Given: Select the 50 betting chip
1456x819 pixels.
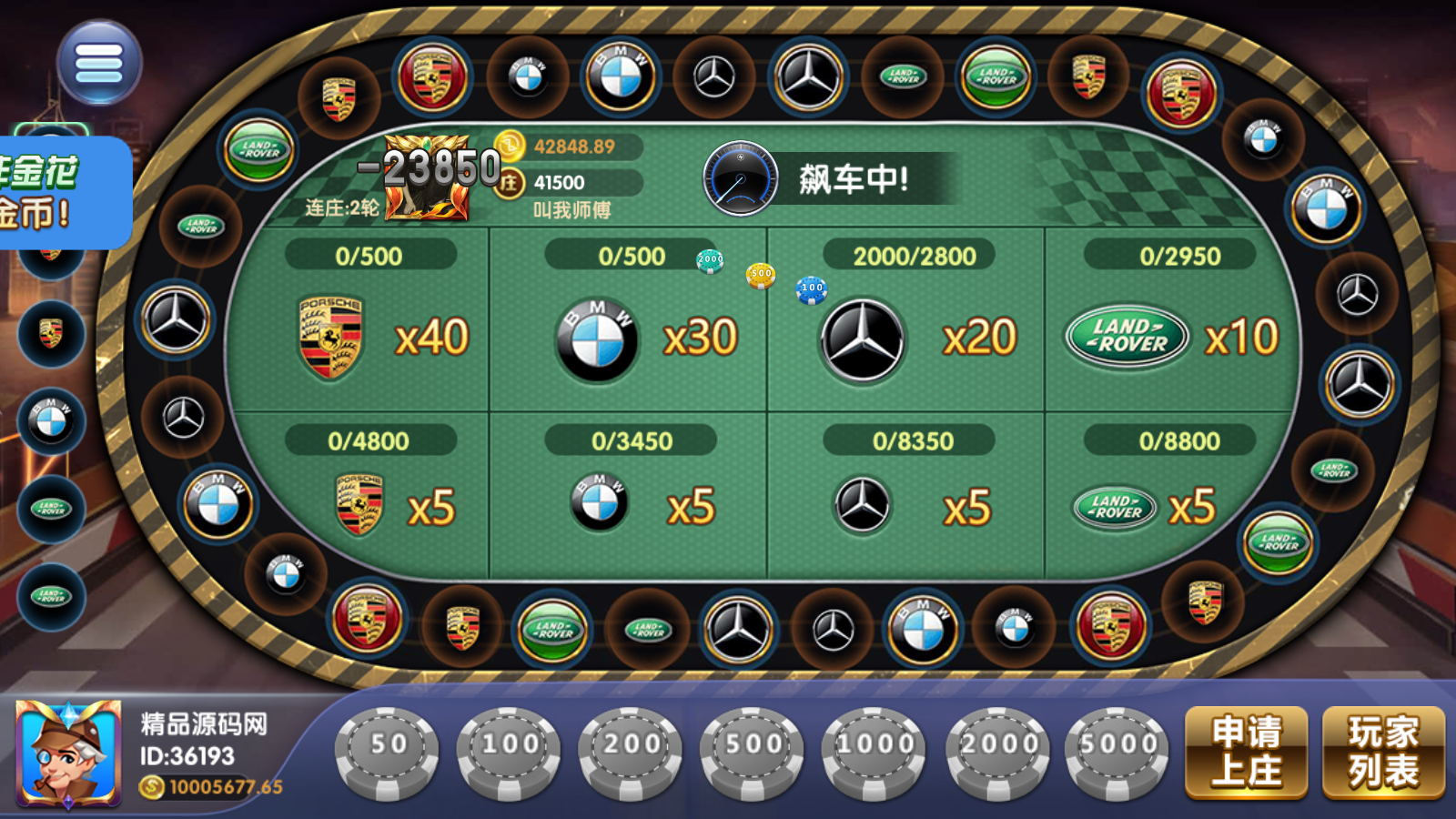Looking at the screenshot, I should point(388,752).
